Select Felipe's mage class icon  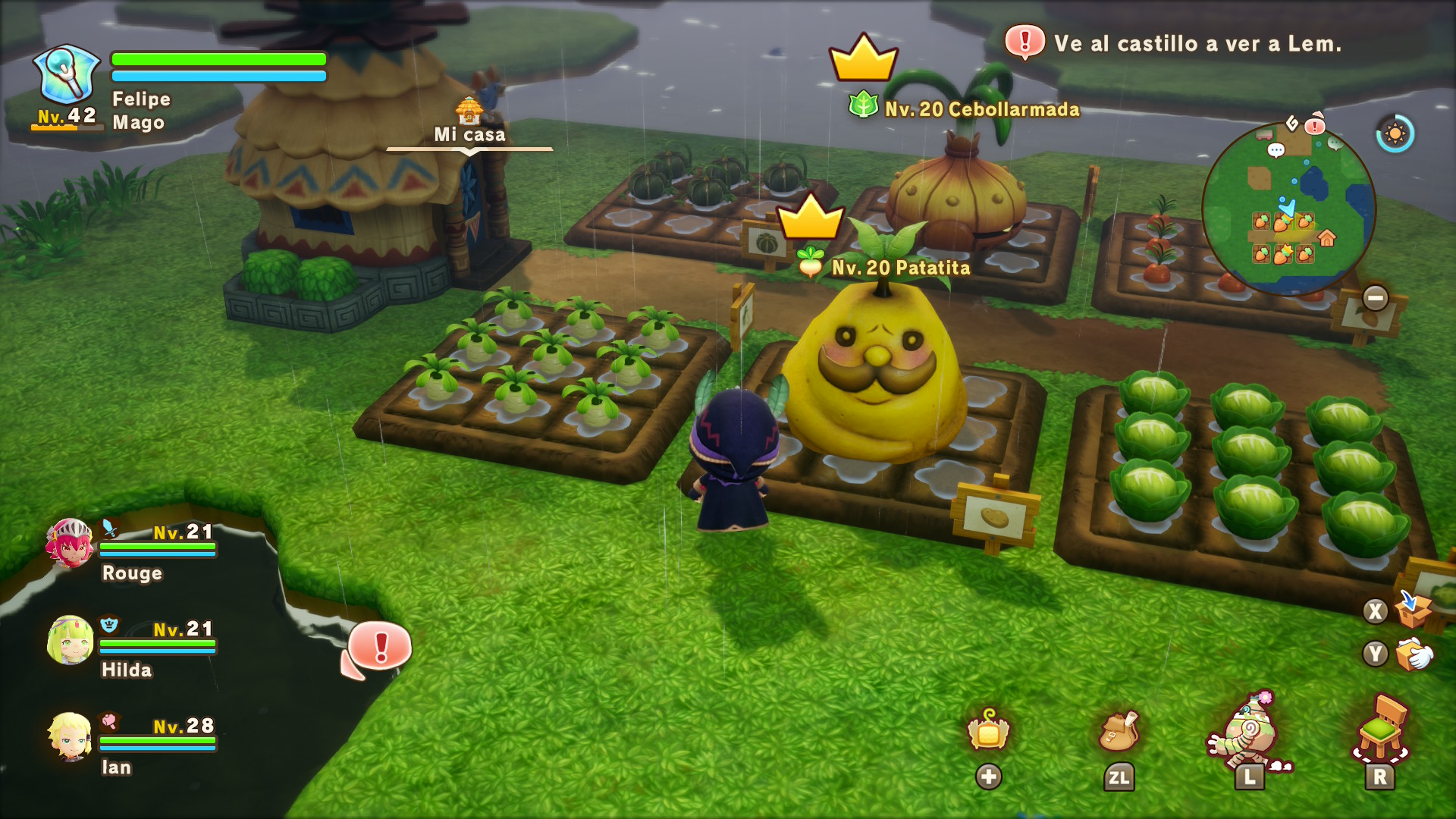(67, 74)
